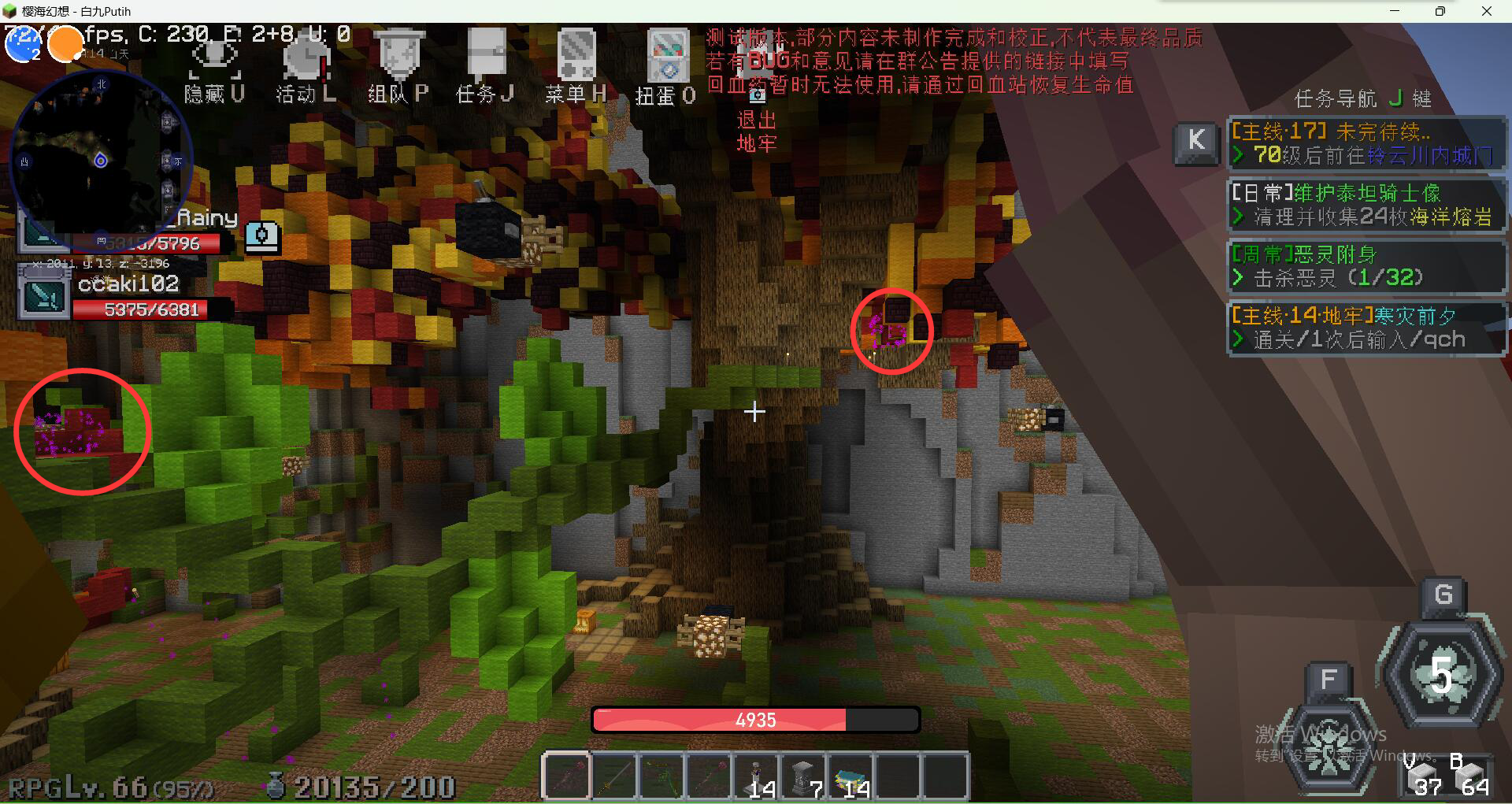1512x804 pixels.
Task: Open the 任务 quest journal icon
Action: [x=486, y=55]
